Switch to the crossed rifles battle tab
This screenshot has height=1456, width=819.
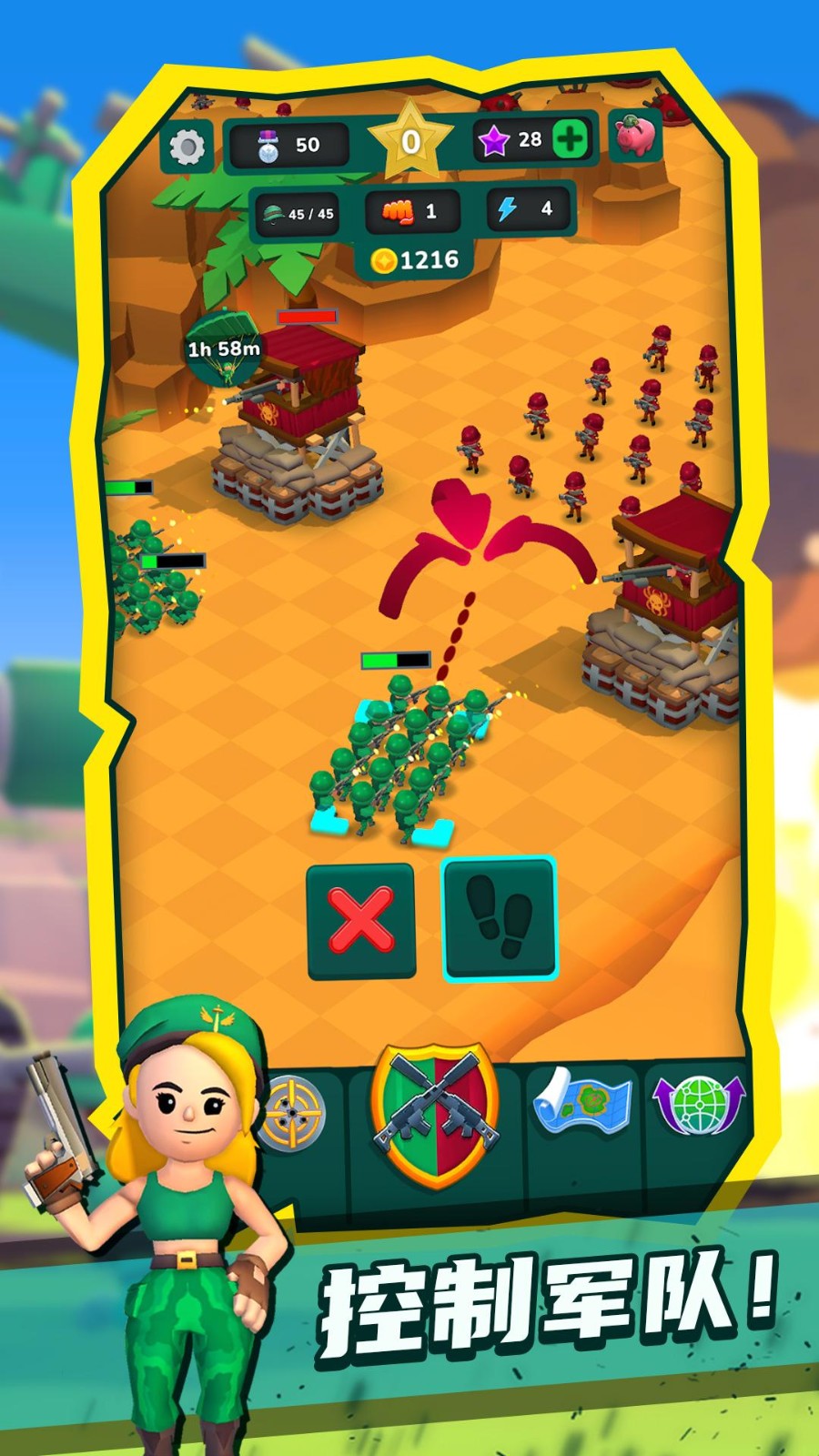437,1115
